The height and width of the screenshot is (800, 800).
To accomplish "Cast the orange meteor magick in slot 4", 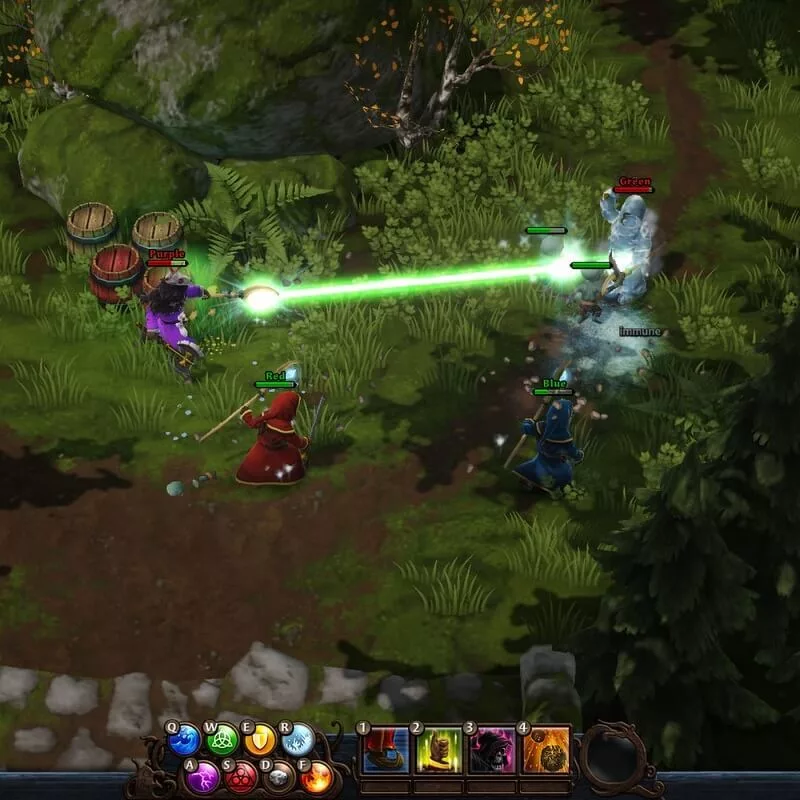I will coord(545,751).
